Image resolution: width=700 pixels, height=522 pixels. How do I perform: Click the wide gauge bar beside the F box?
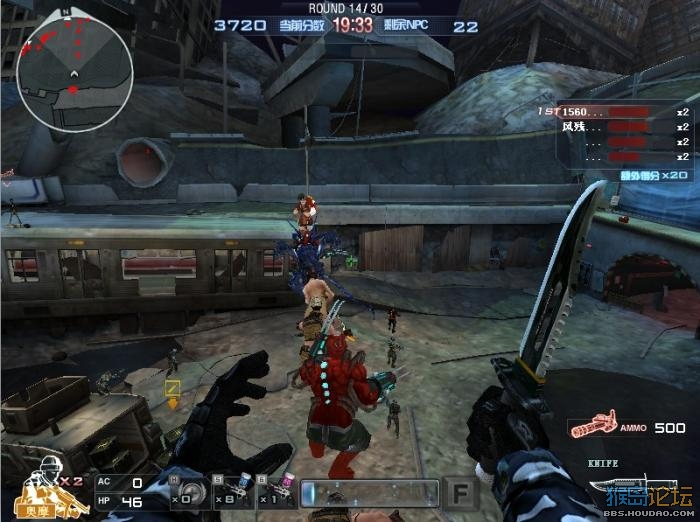click(369, 493)
